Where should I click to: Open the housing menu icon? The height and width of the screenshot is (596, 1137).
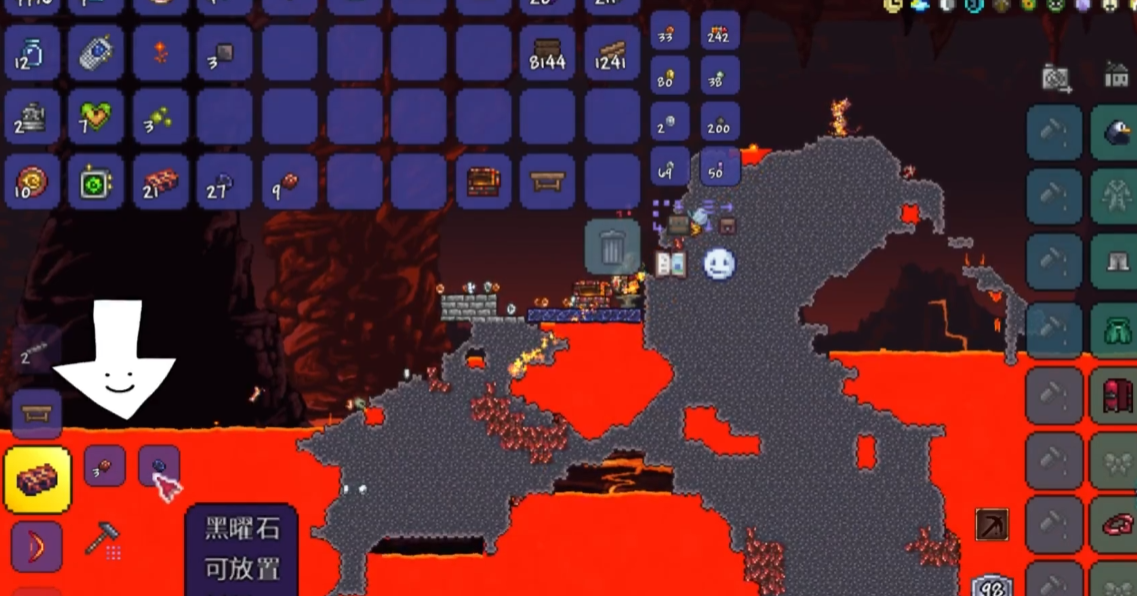pyautogui.click(x=1116, y=74)
